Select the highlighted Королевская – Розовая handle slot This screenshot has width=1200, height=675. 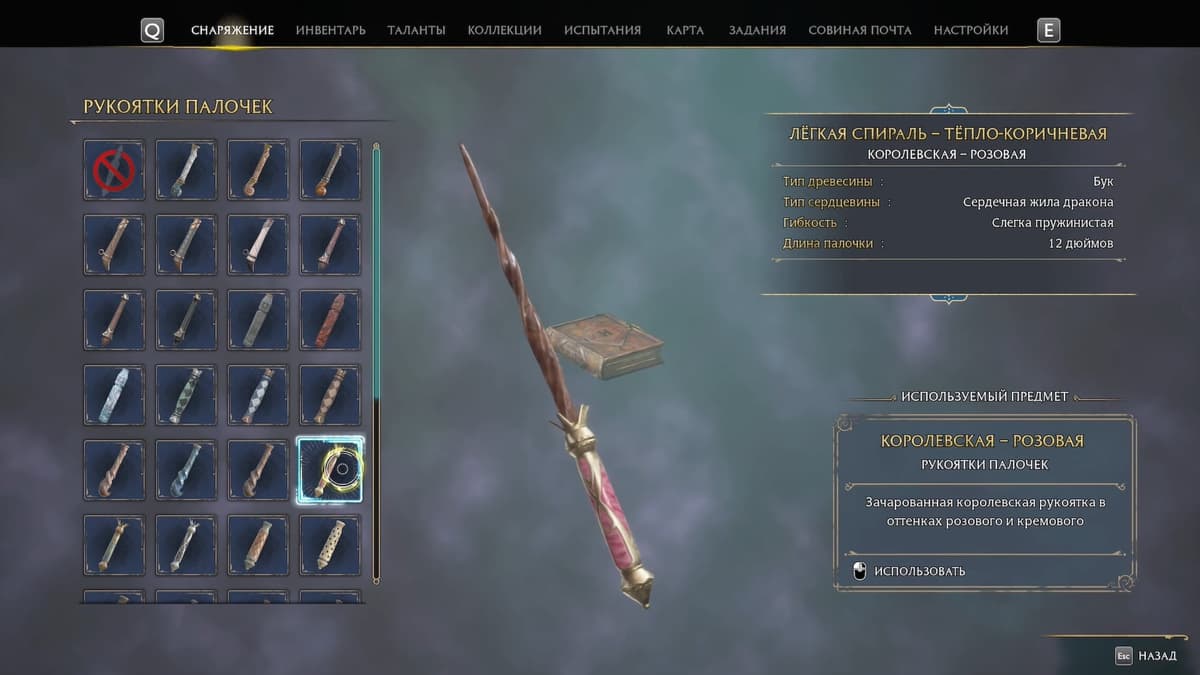coord(330,469)
